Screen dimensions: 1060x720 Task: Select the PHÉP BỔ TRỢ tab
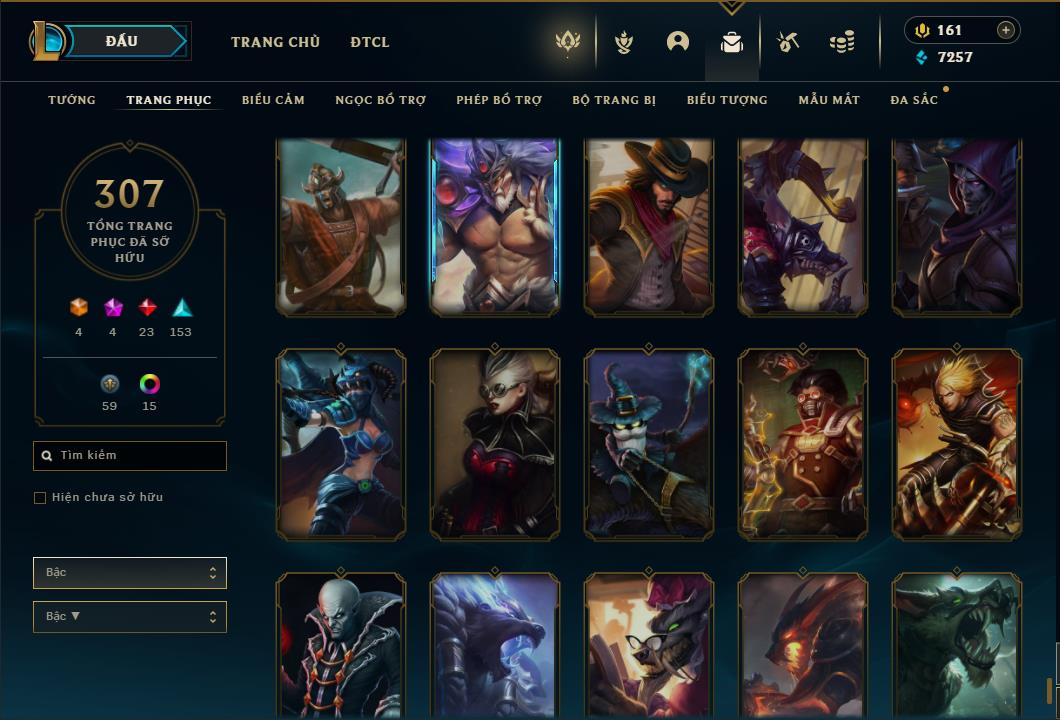click(x=499, y=100)
